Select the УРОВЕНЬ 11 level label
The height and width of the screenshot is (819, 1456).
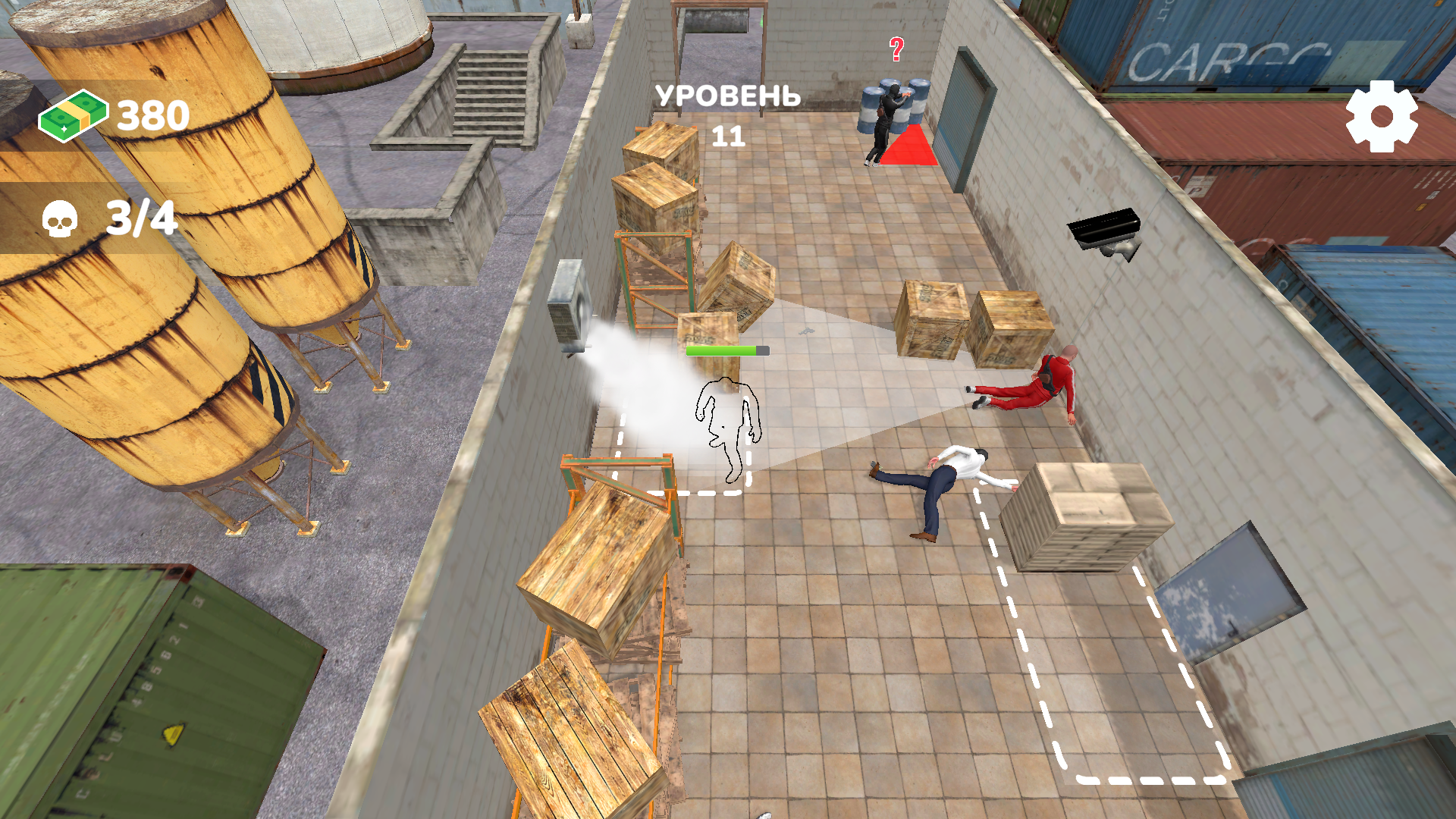point(728,97)
